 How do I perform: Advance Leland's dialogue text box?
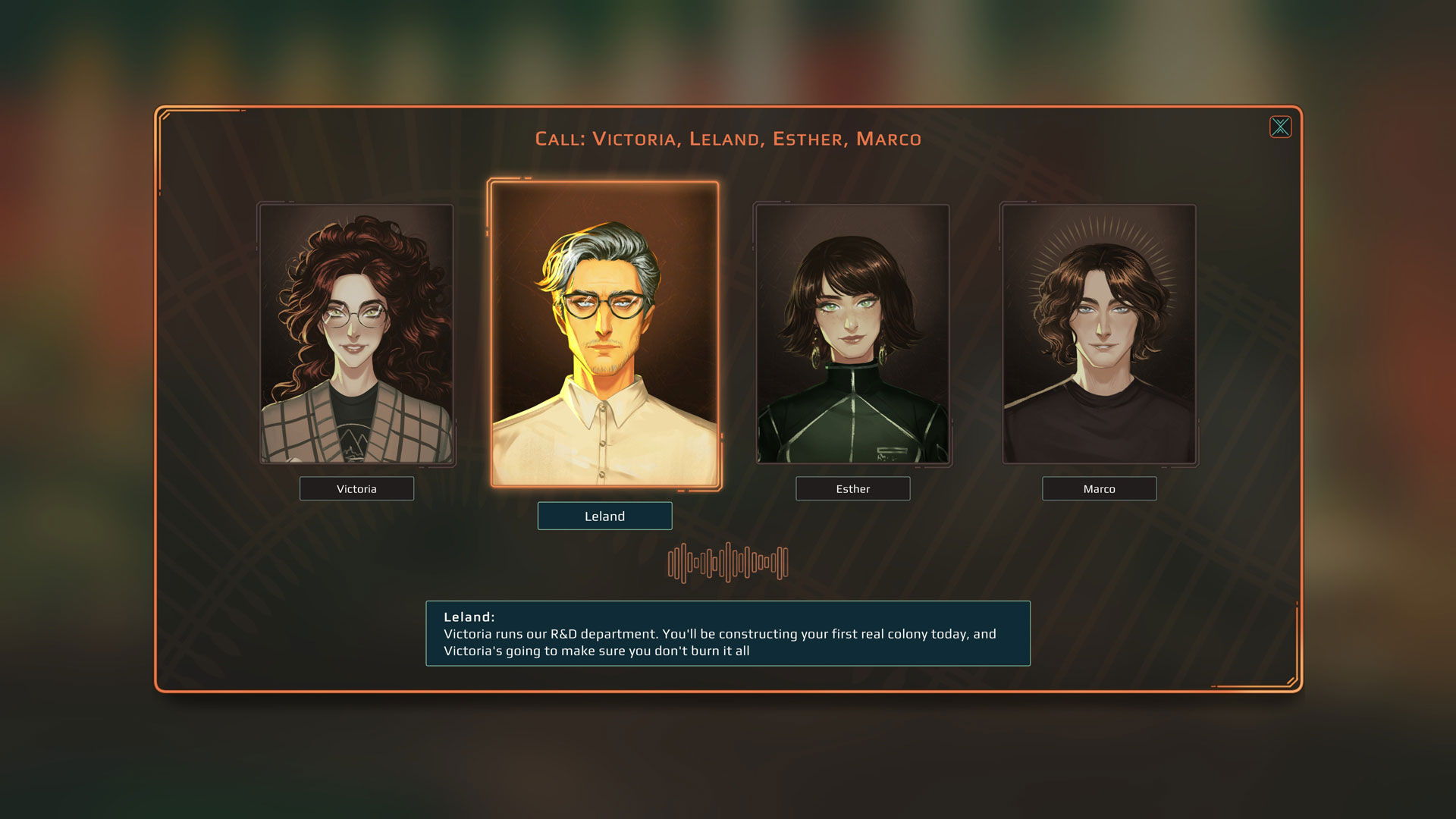[x=727, y=634]
